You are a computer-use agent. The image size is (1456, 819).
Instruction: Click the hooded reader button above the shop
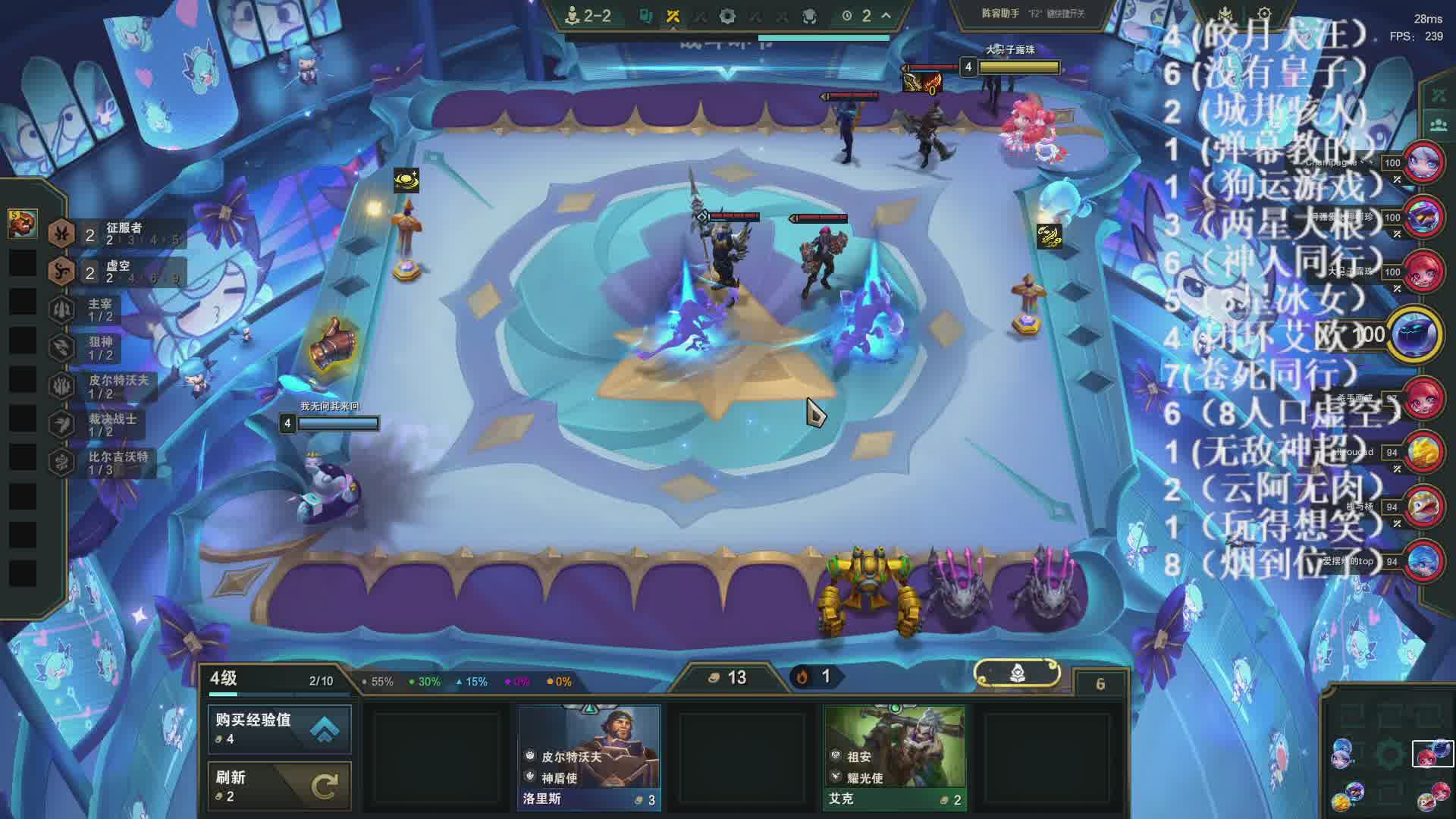(1017, 673)
